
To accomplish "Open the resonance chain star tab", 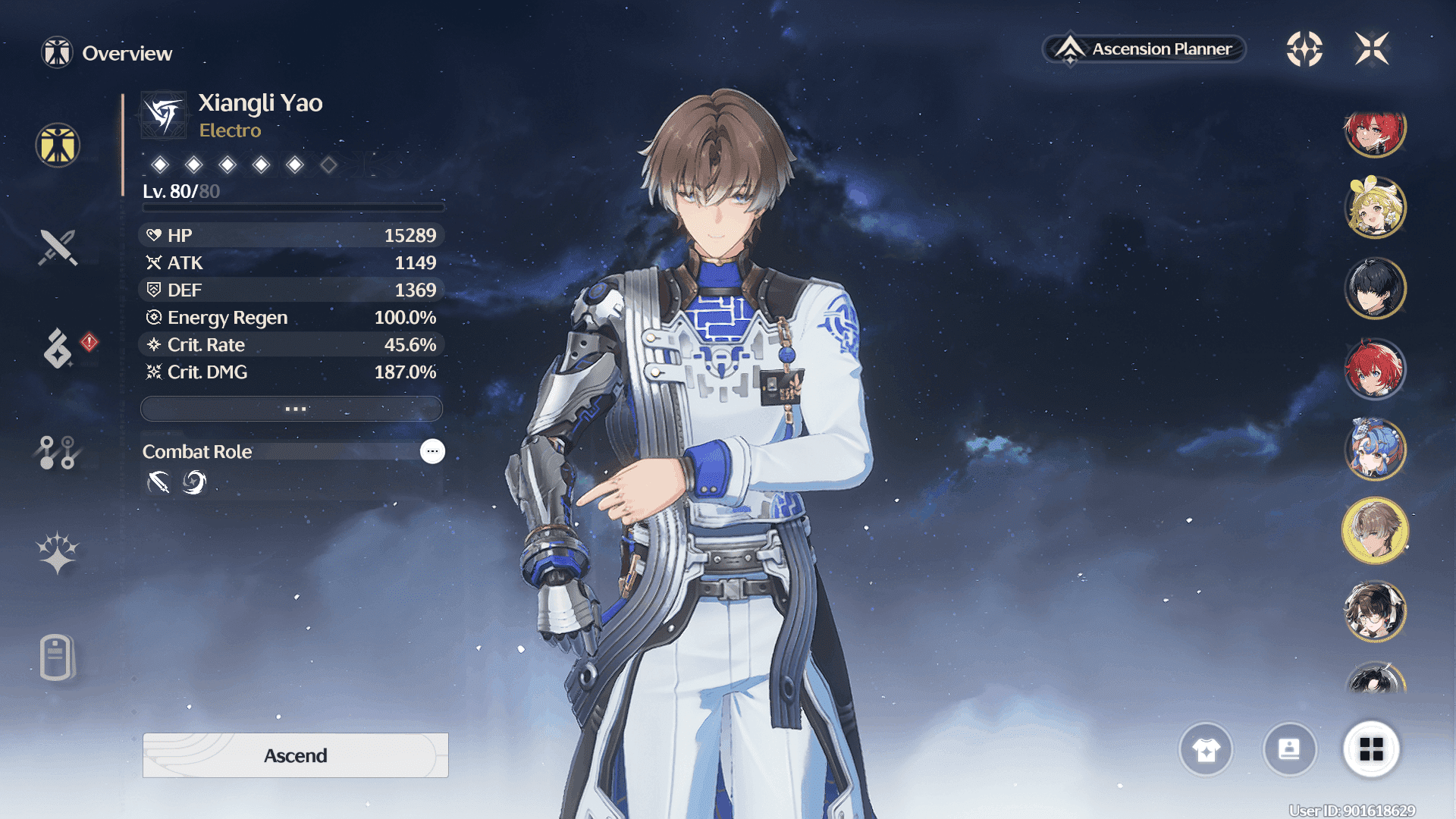I will (x=58, y=553).
